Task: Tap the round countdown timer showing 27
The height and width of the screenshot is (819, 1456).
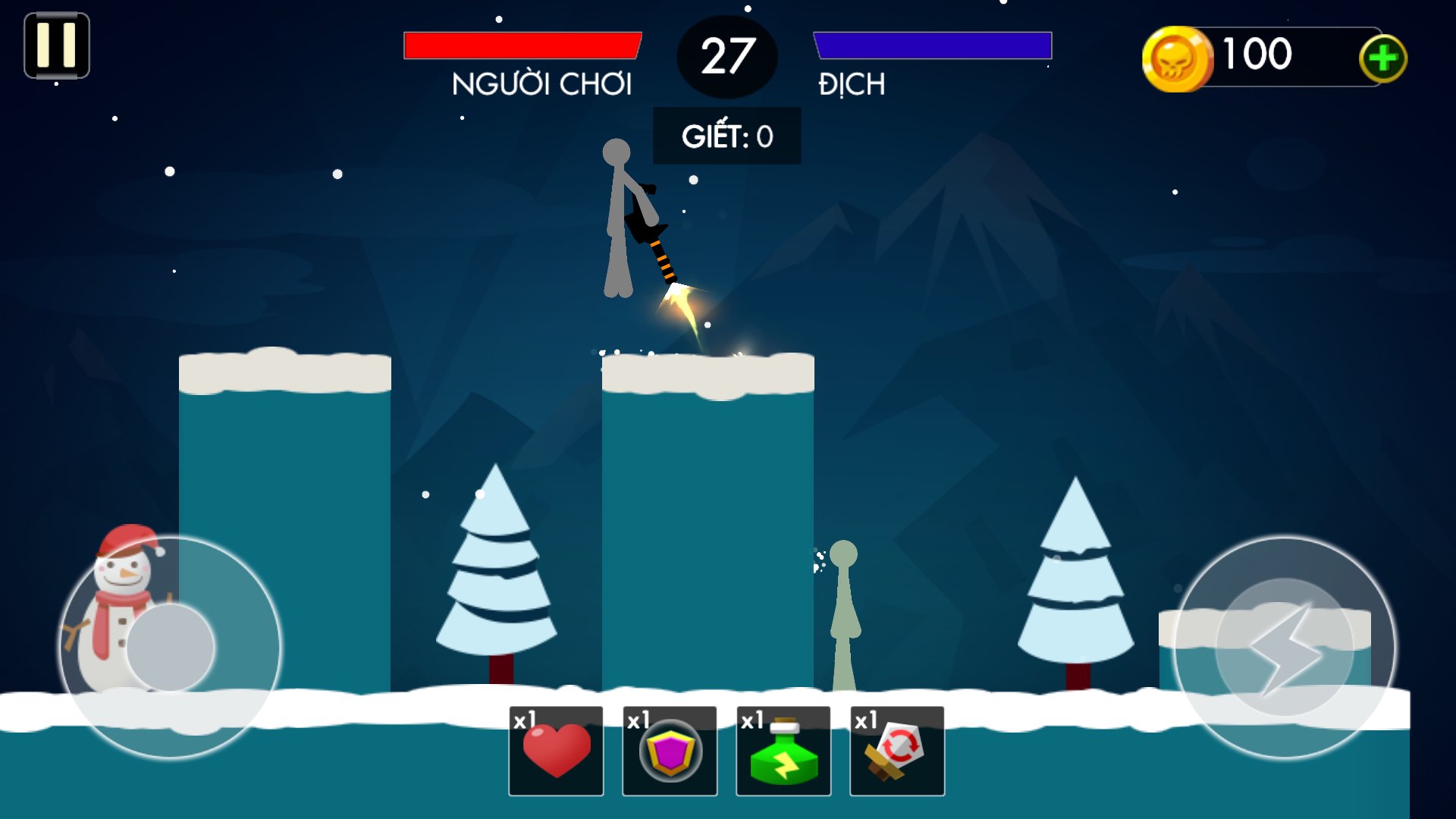Action: (726, 56)
